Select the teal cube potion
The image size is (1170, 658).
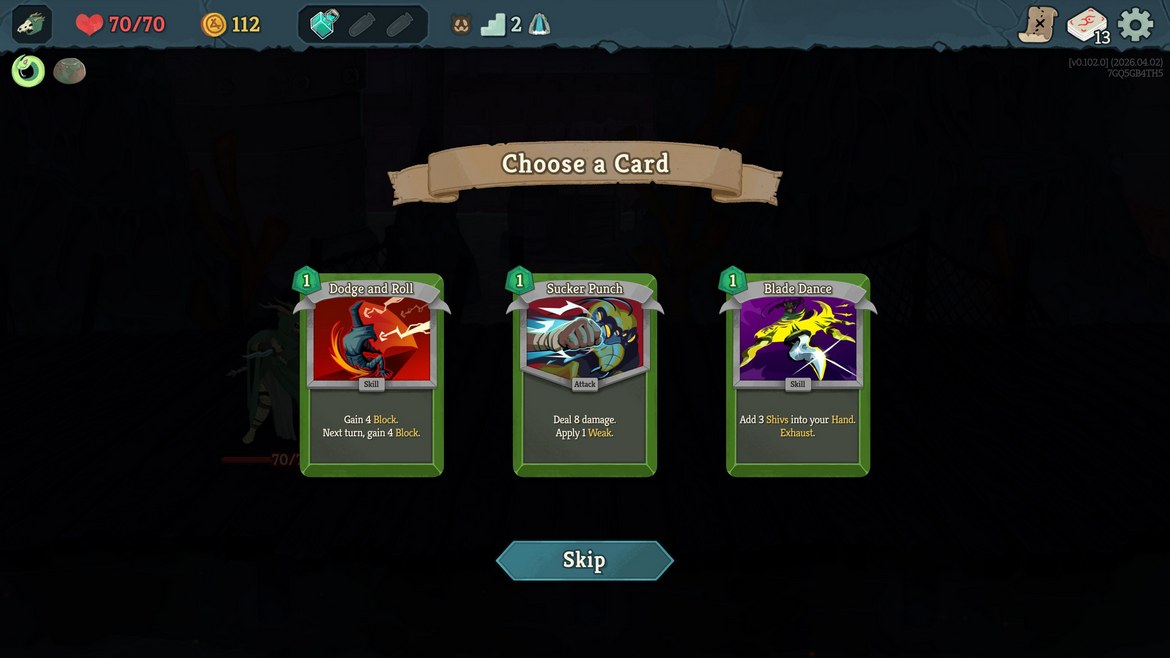(x=325, y=24)
